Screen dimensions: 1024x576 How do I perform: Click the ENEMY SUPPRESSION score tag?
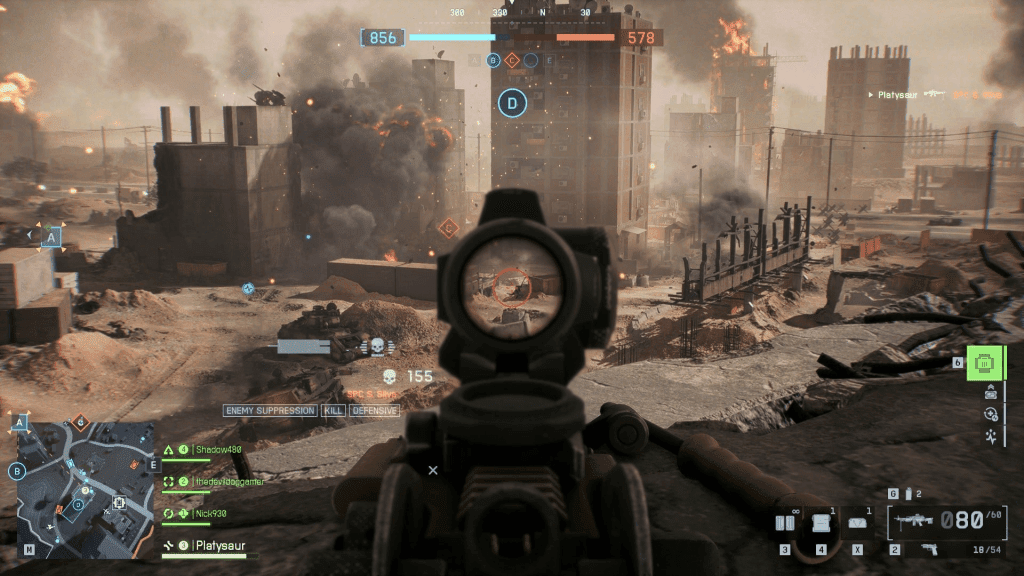click(x=270, y=411)
